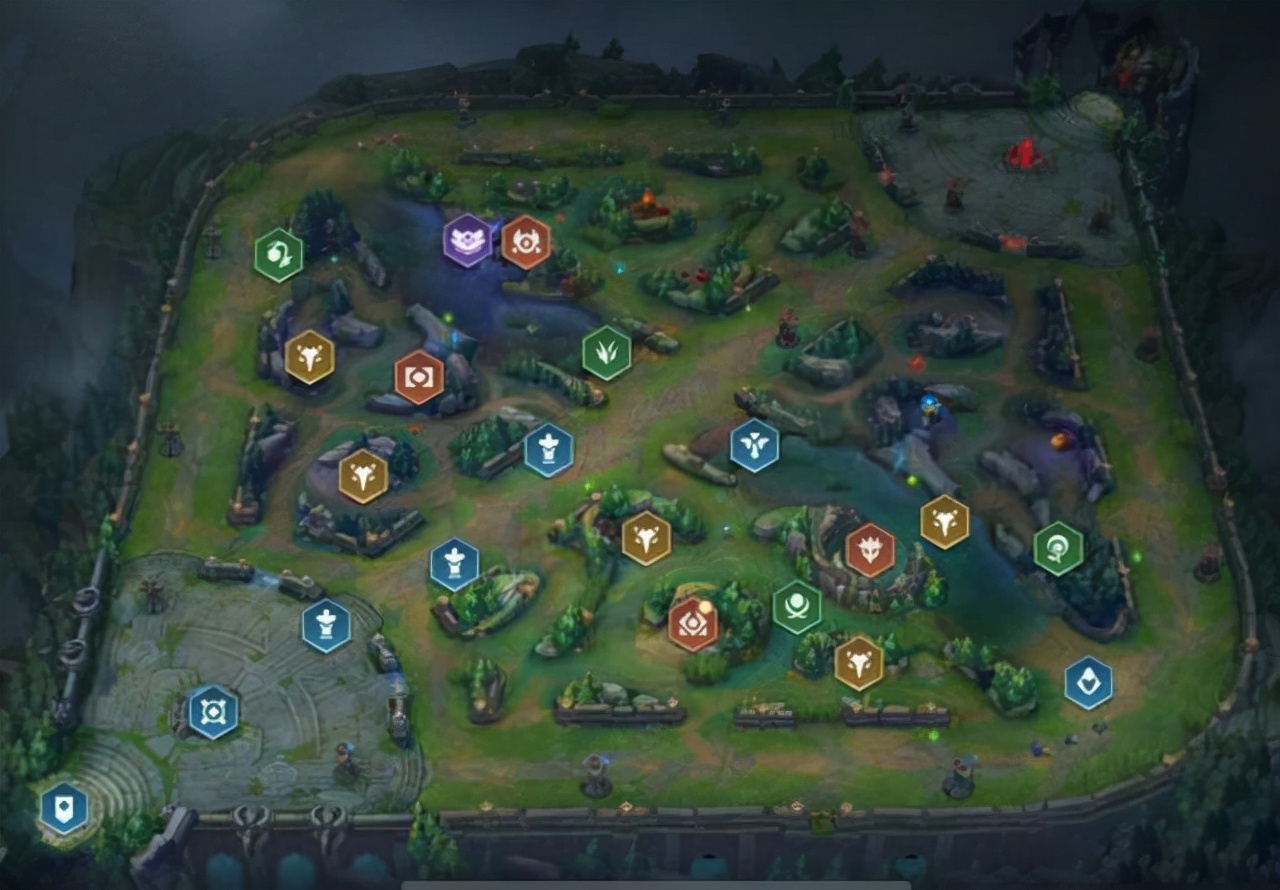Screen dimensions: 1280x890
Task: Click the Honeyfruit plant marker in top jungle
Action: click(x=276, y=253)
